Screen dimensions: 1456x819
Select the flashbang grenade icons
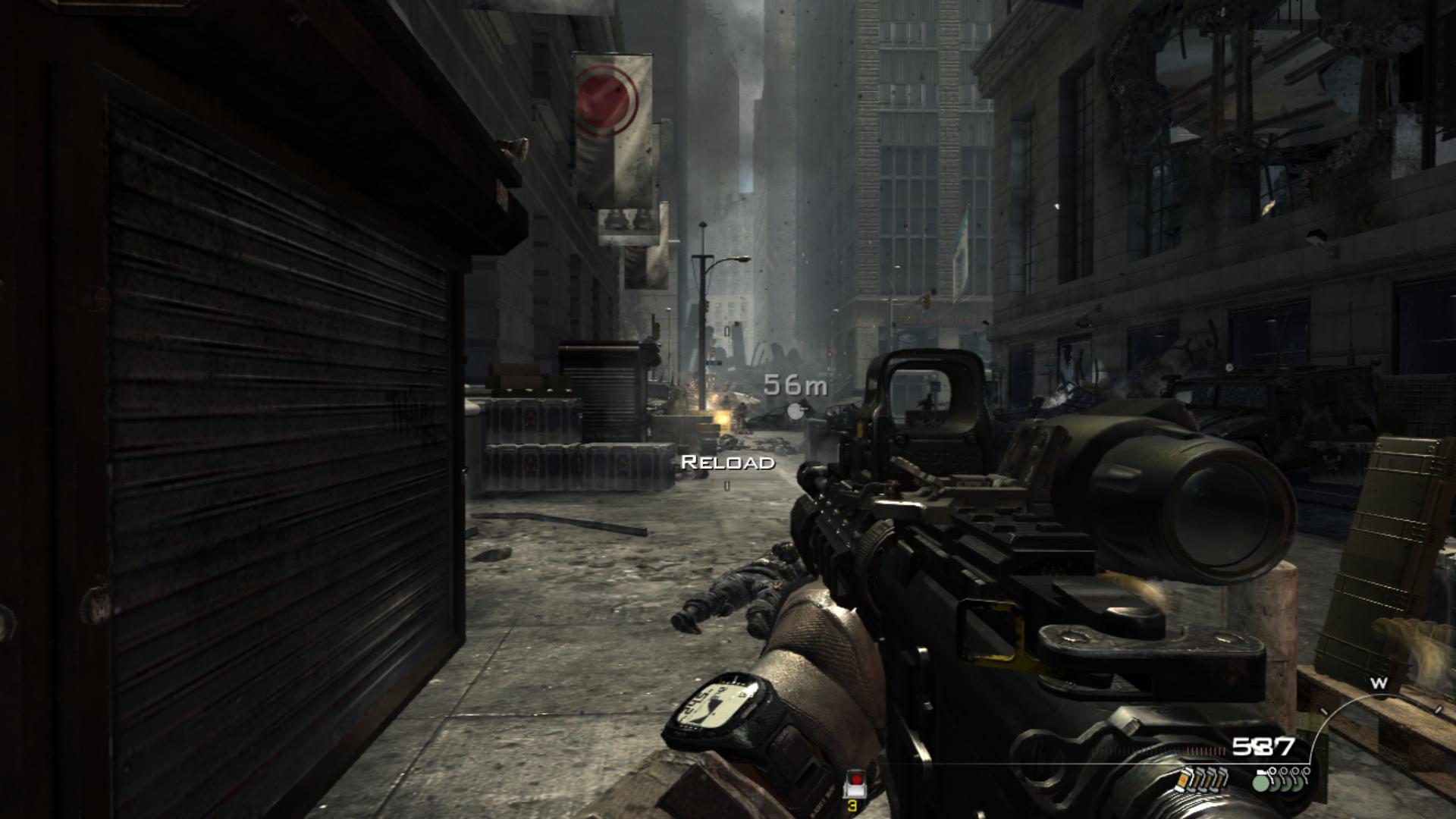point(1202,779)
